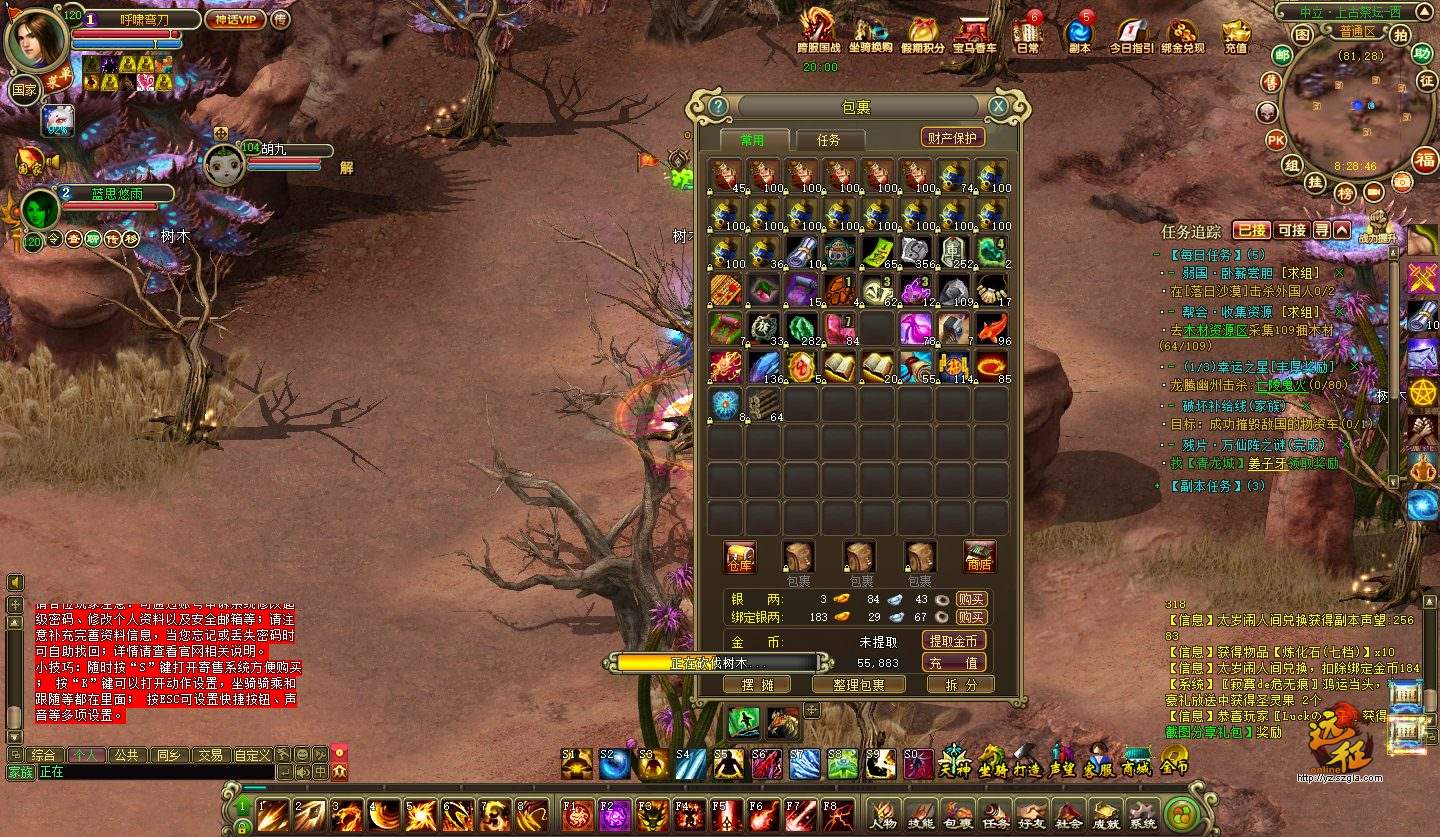Open the 副本 dungeon icon

click(1079, 34)
